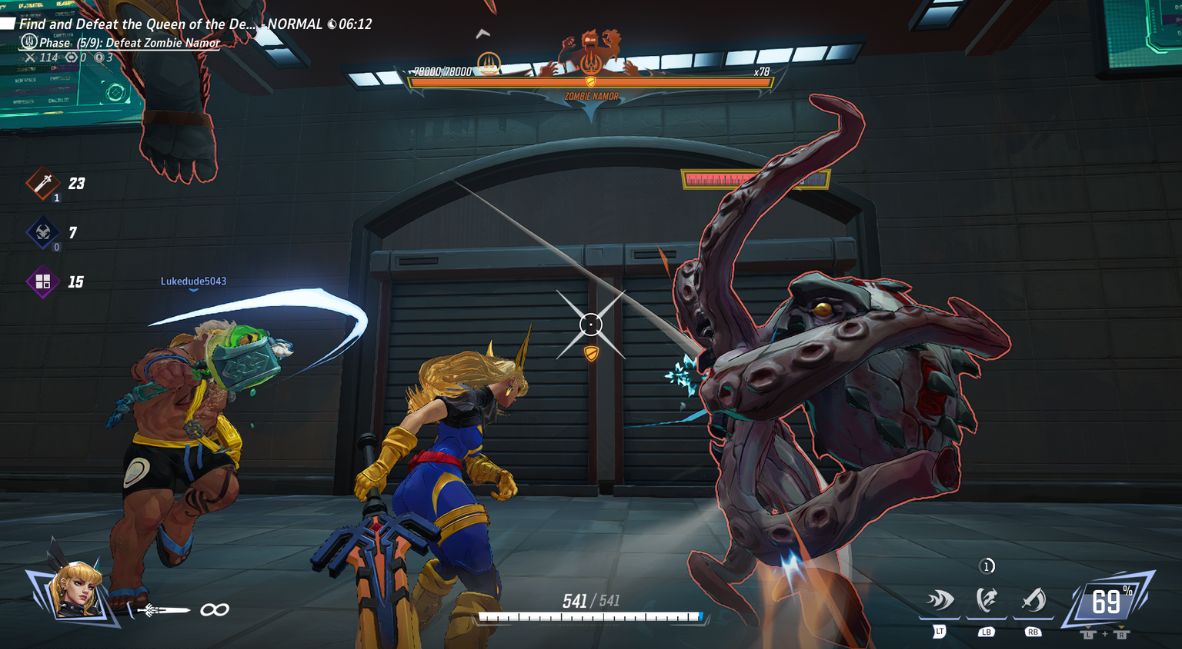Screen dimensions: 1182x649
Task: Activate the sword slash ability icon
Action: [1033, 600]
